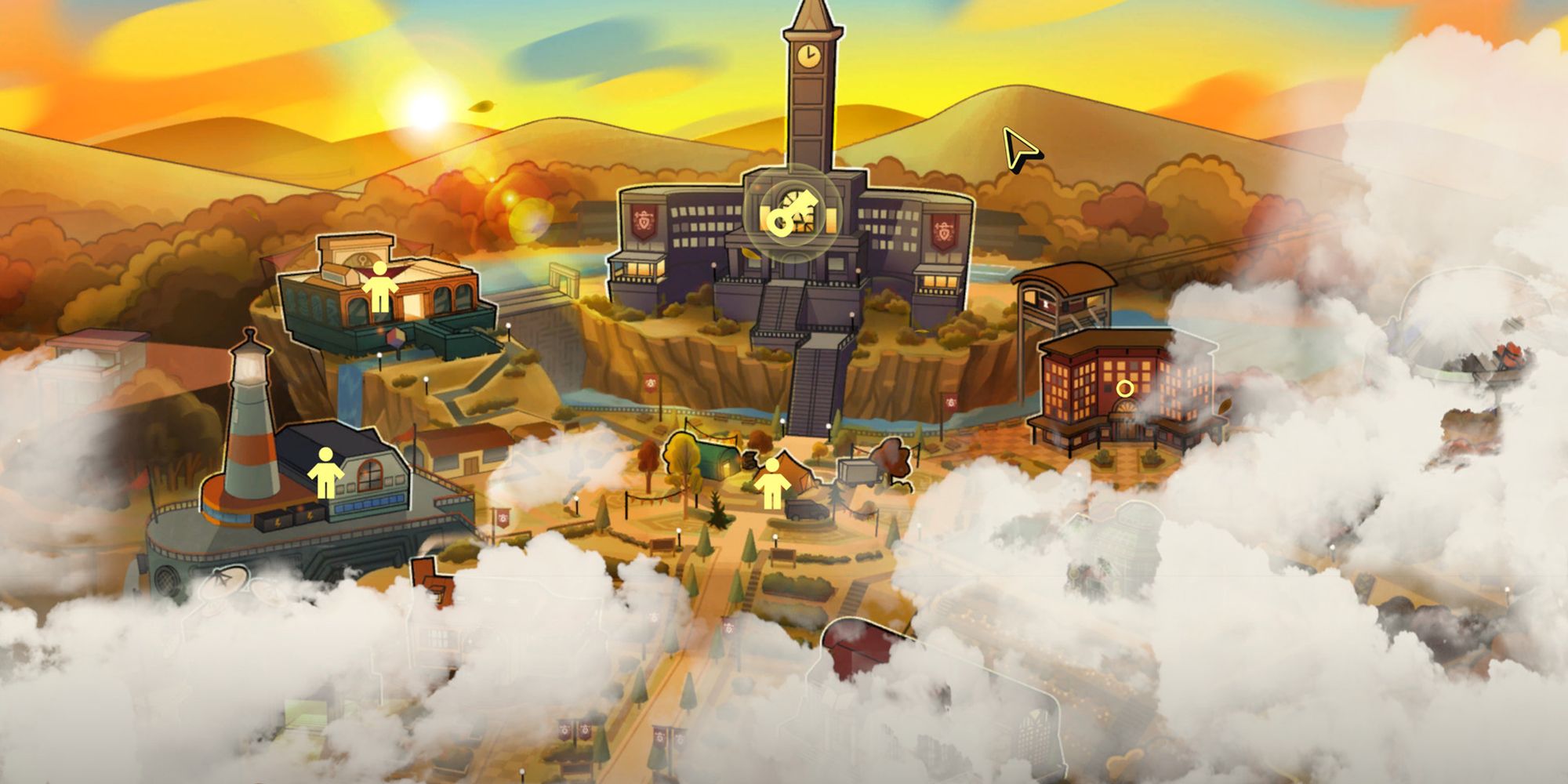This screenshot has width=1568, height=784.
Task: Click the clock face atop the tall tower
Action: [808, 56]
